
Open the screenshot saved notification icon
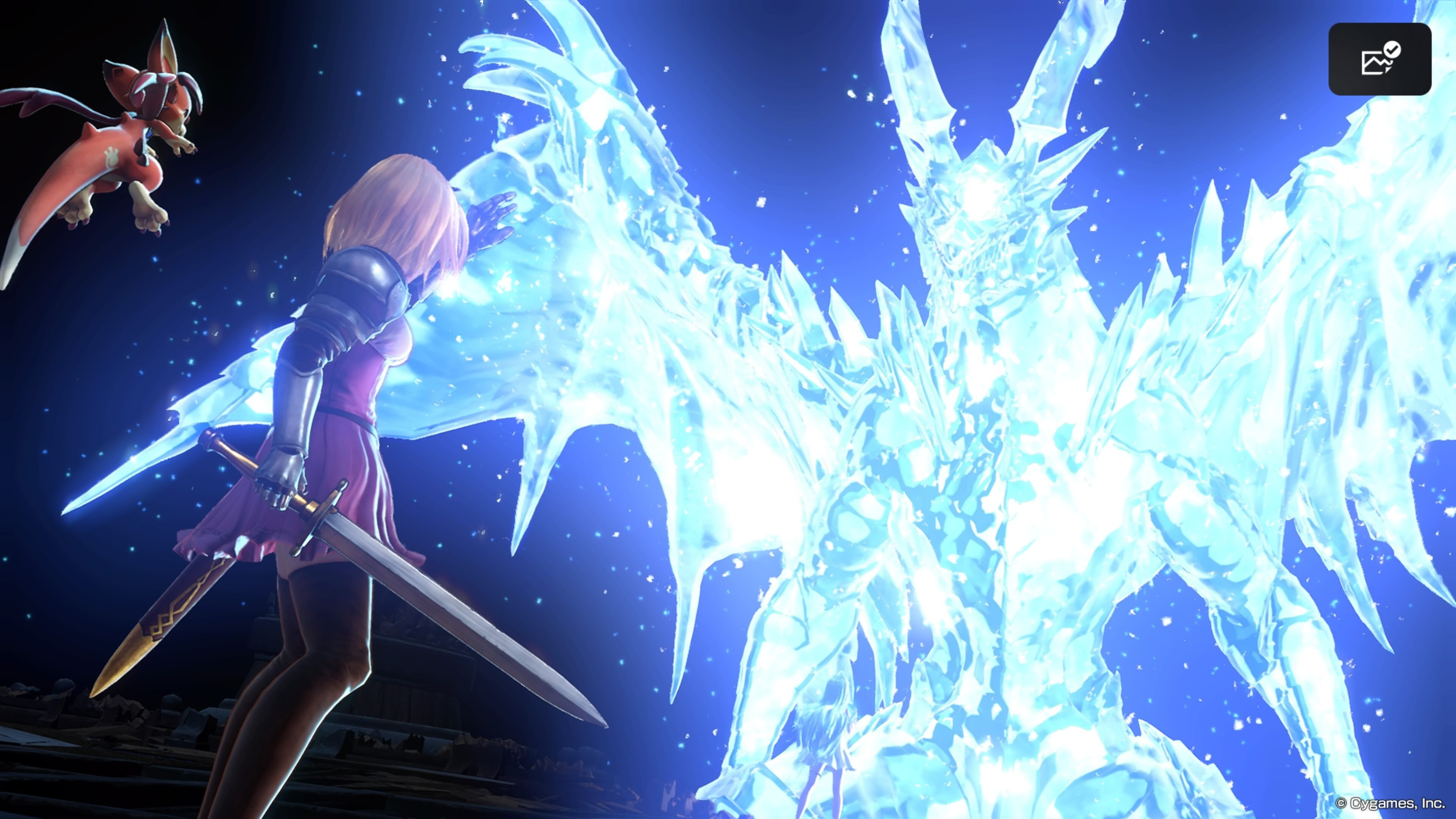(x=1379, y=60)
